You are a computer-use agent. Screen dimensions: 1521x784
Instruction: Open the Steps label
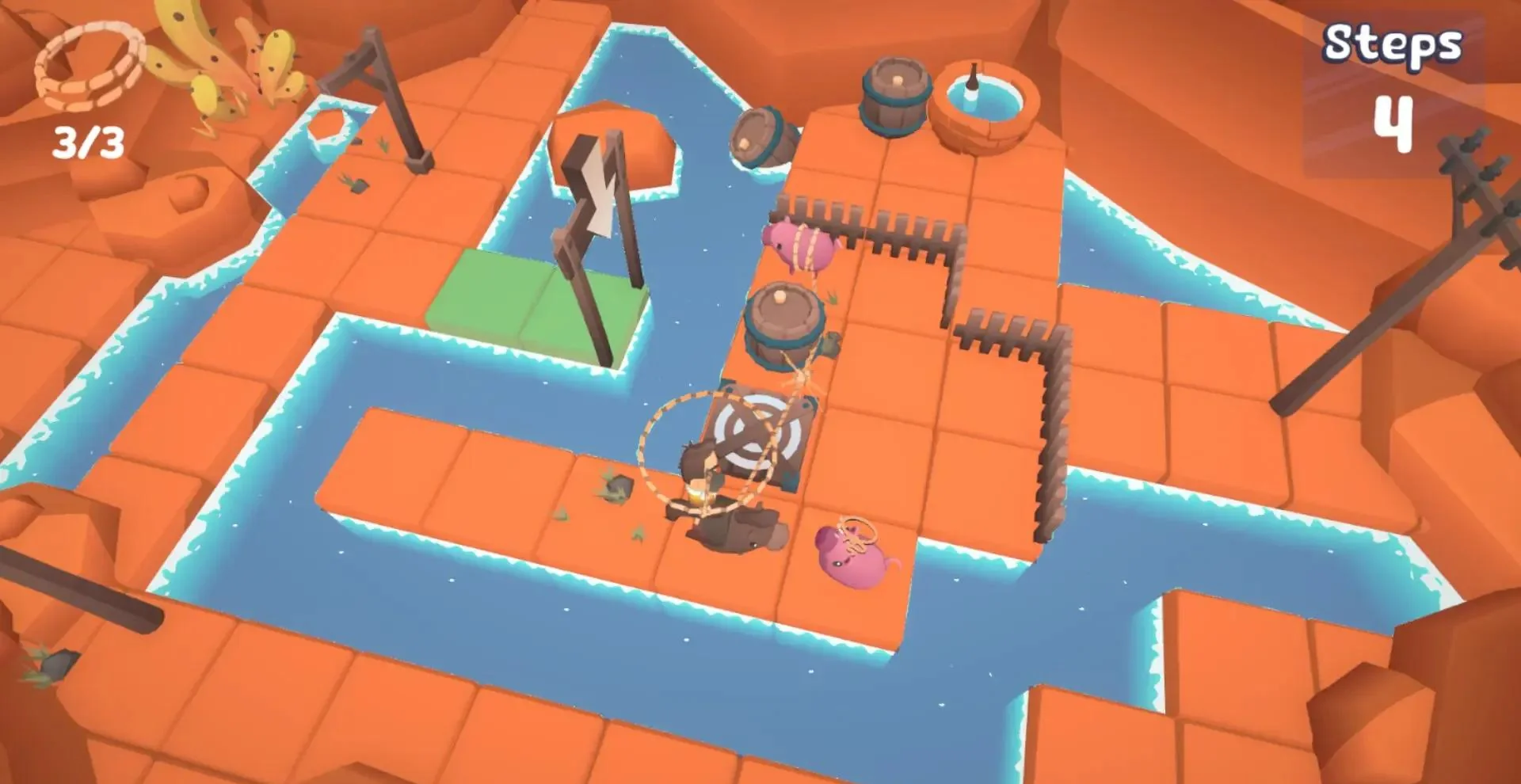(1394, 44)
